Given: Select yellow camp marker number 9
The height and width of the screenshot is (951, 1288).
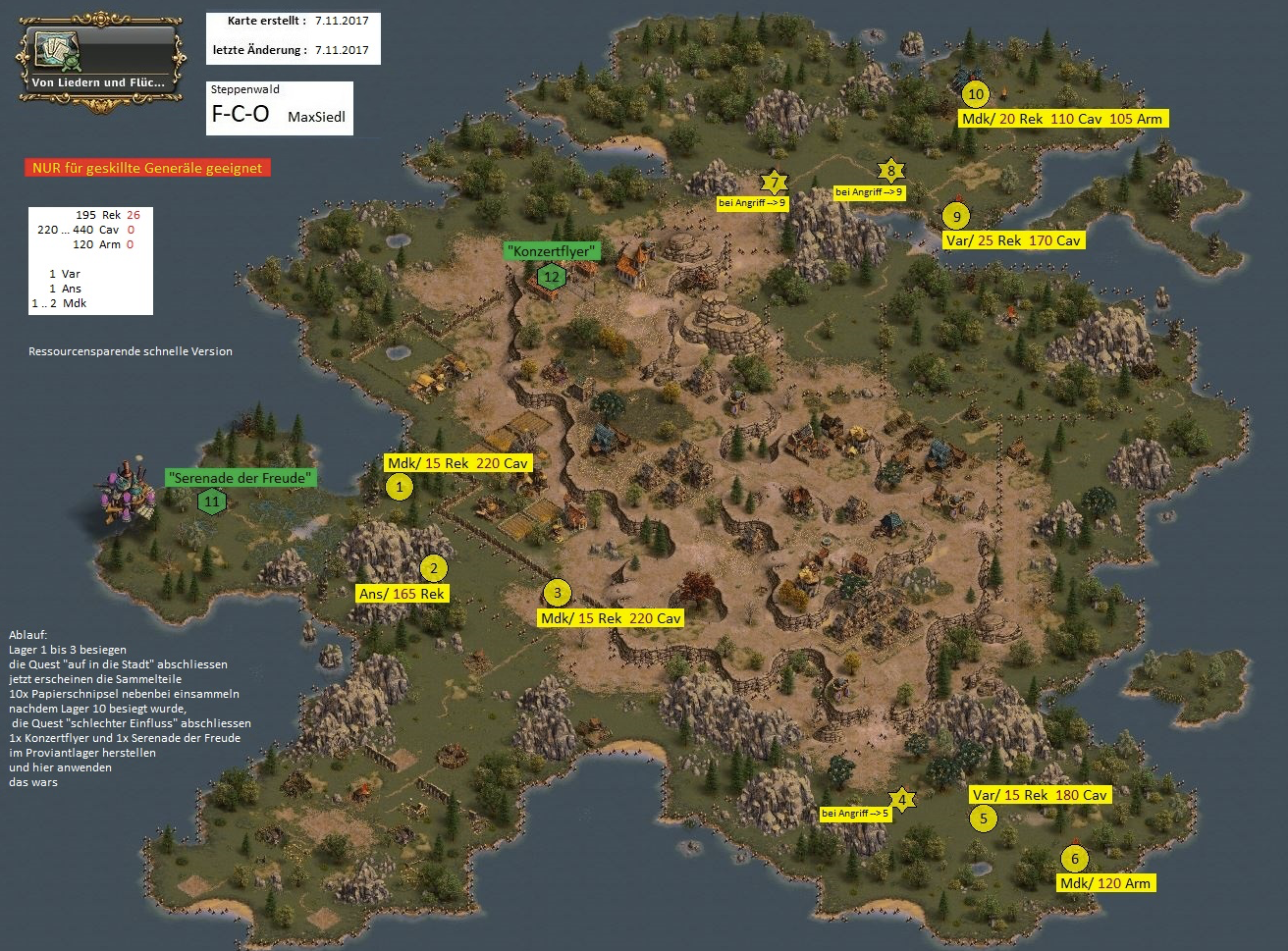Looking at the screenshot, I should tap(955, 215).
